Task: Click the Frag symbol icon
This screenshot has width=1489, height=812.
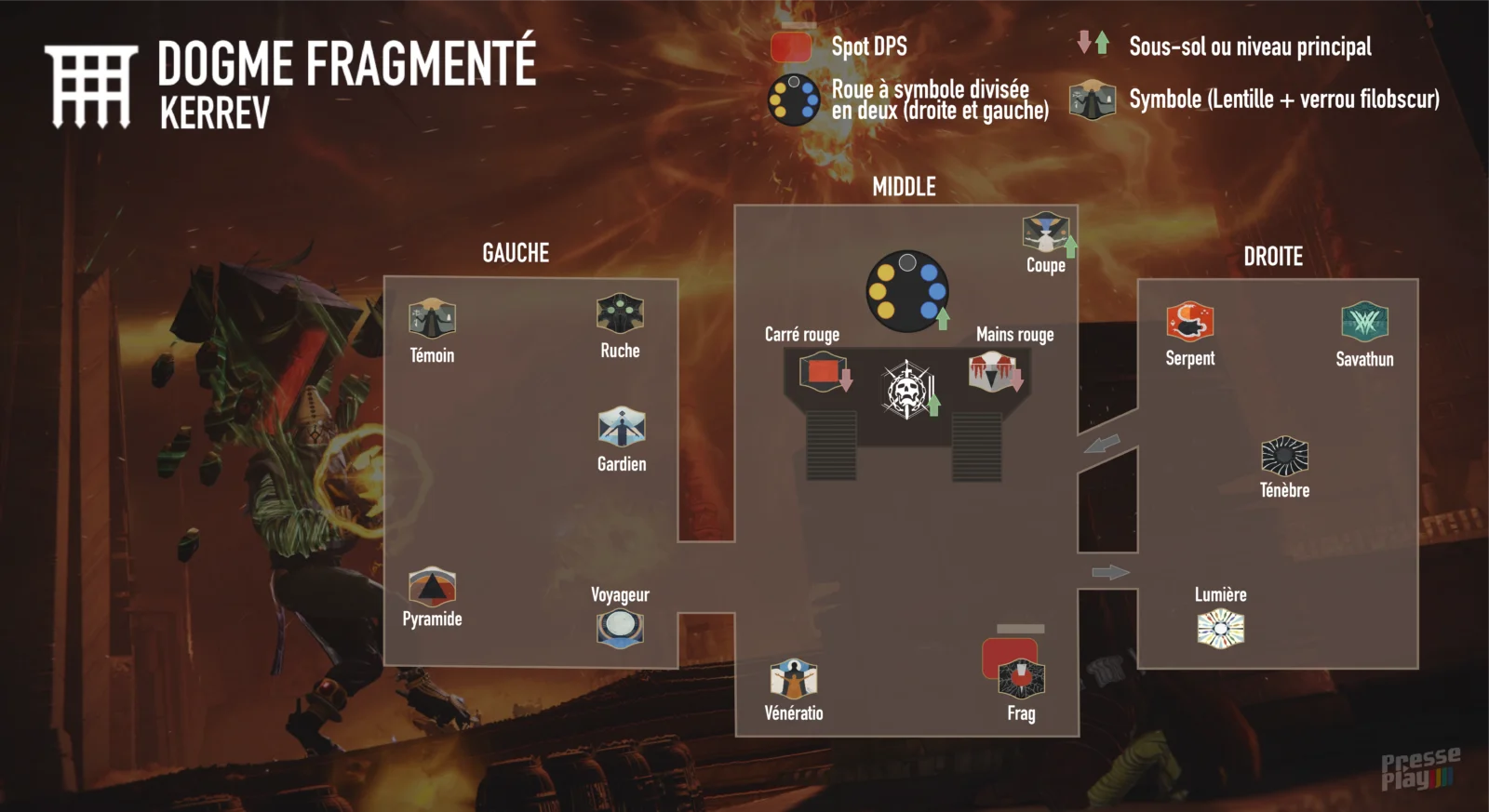Action: pyautogui.click(x=1021, y=678)
